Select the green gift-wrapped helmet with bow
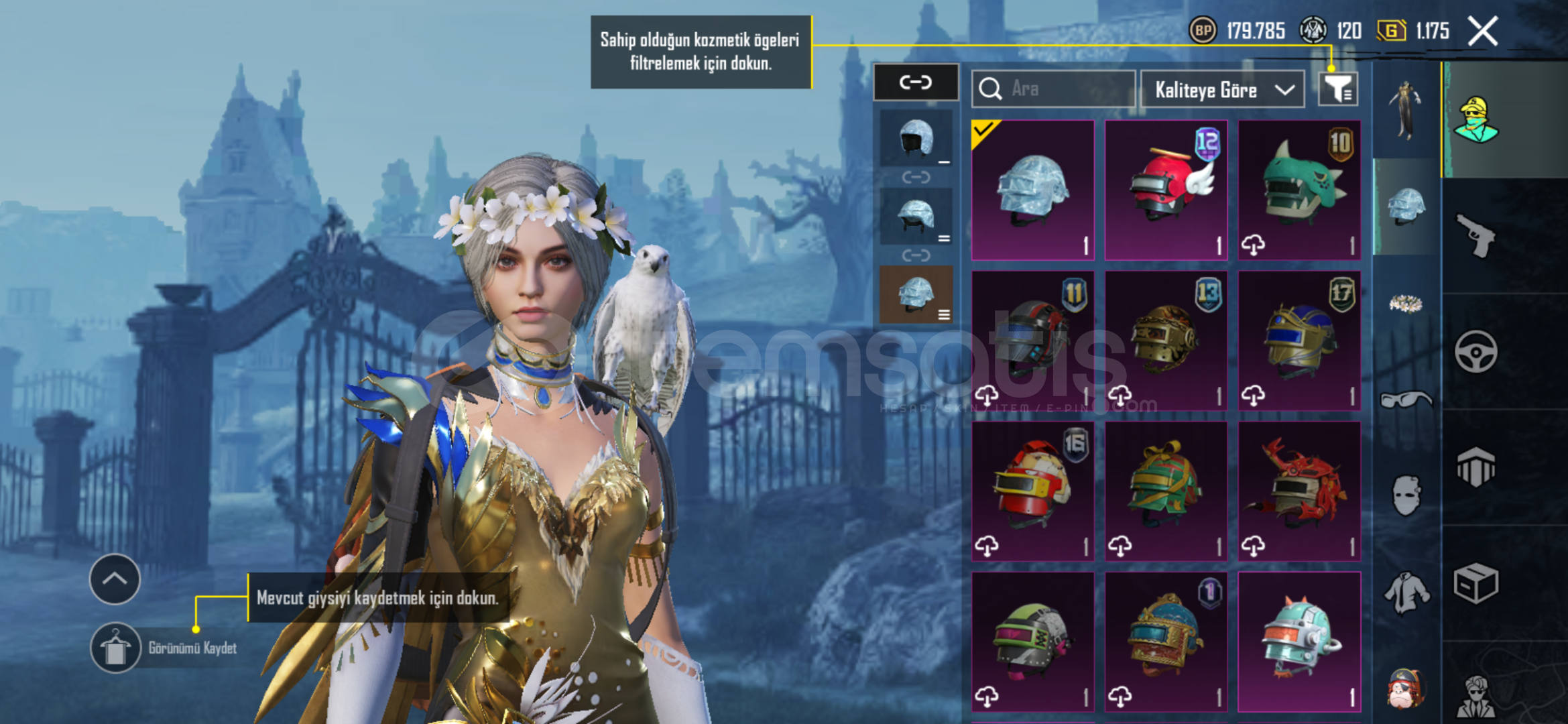The image size is (1568, 724). 1166,491
